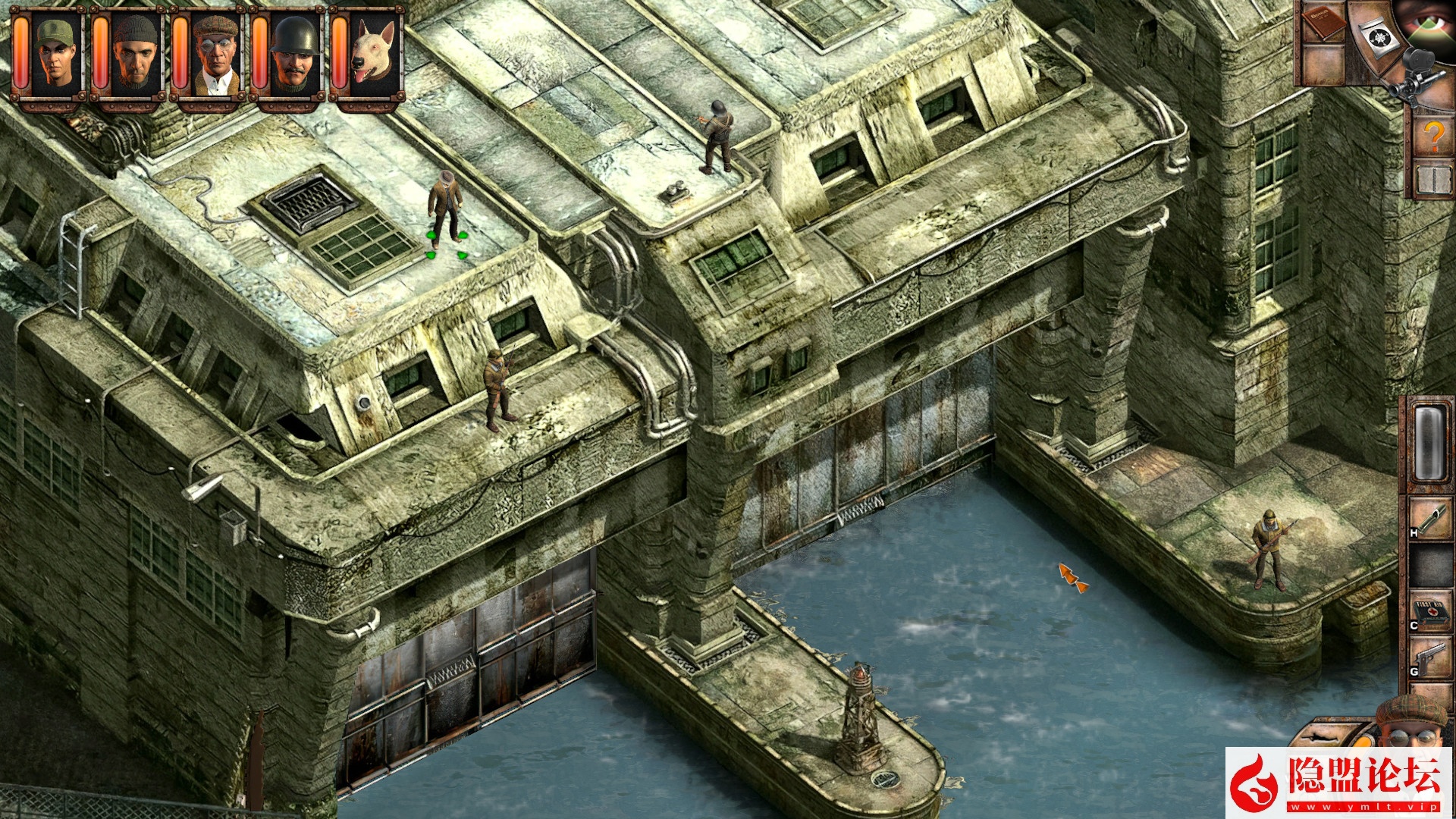
Task: Open the red forum watermark logo
Action: [1339, 783]
